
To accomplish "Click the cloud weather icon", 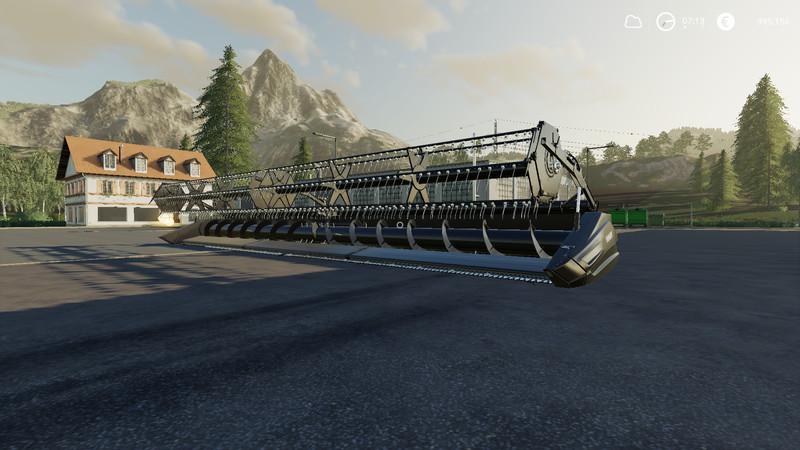I will (633, 21).
